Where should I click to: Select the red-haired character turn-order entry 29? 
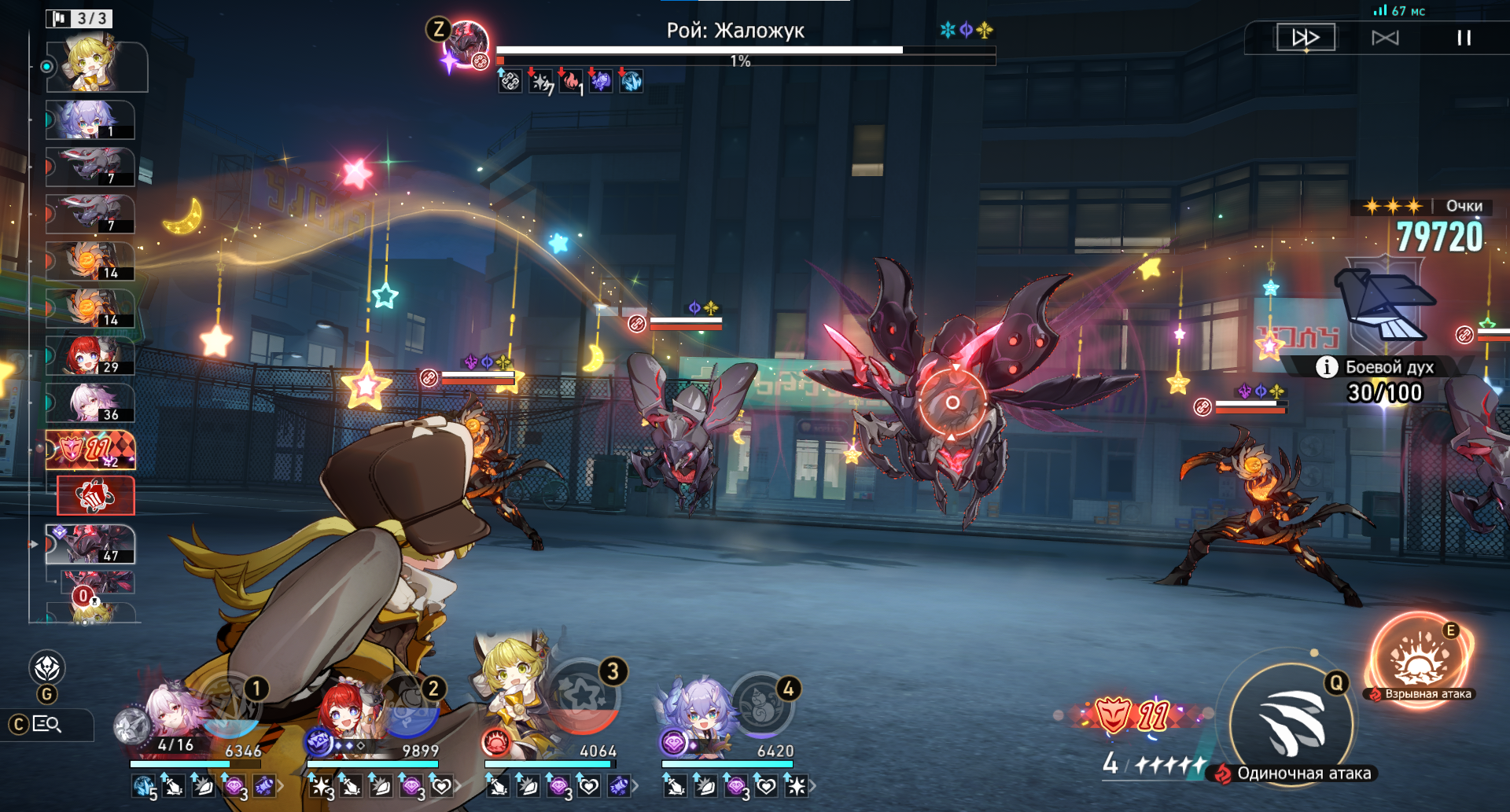pyautogui.click(x=90, y=355)
